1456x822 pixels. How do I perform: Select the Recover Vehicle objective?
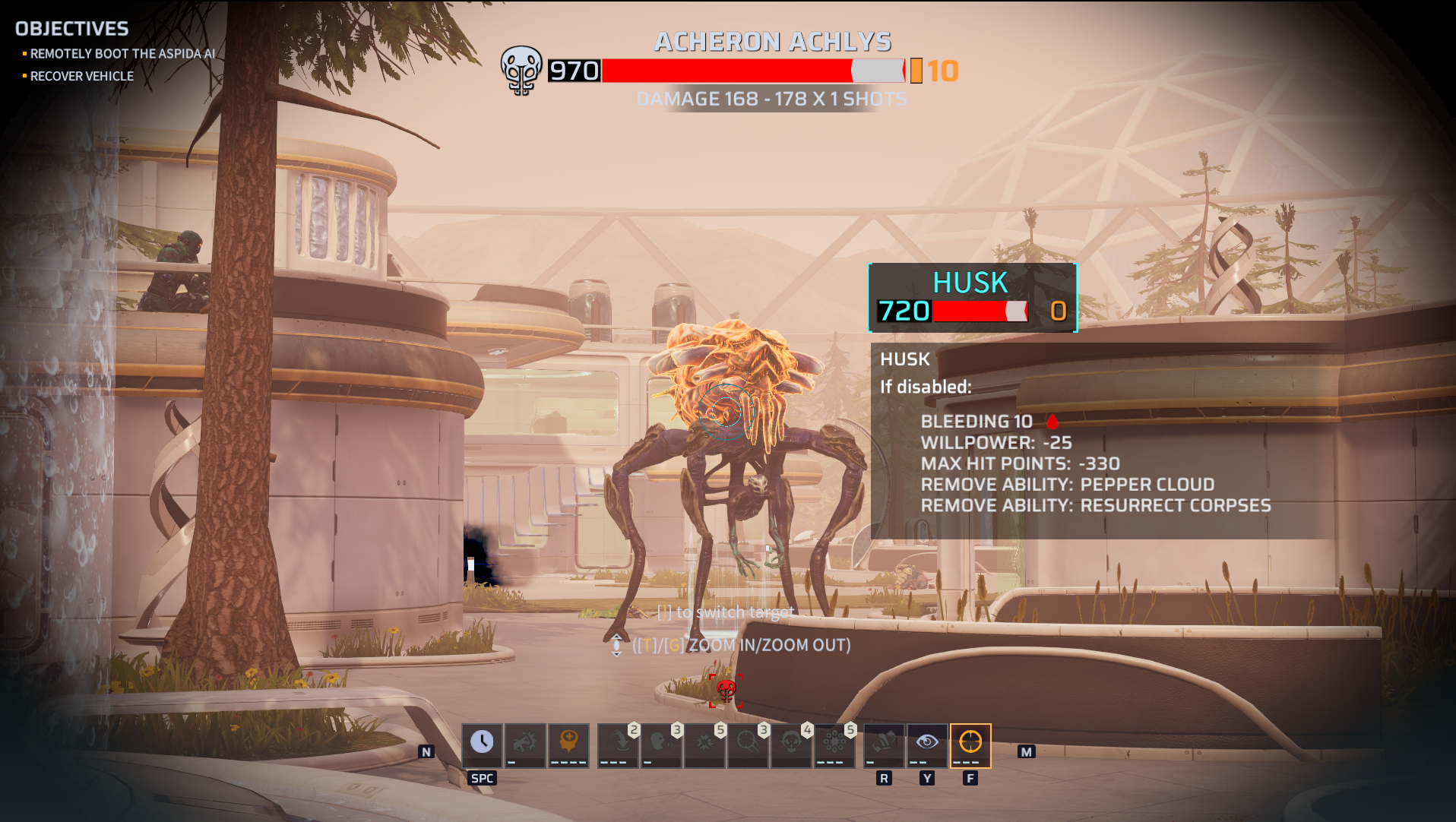82,76
